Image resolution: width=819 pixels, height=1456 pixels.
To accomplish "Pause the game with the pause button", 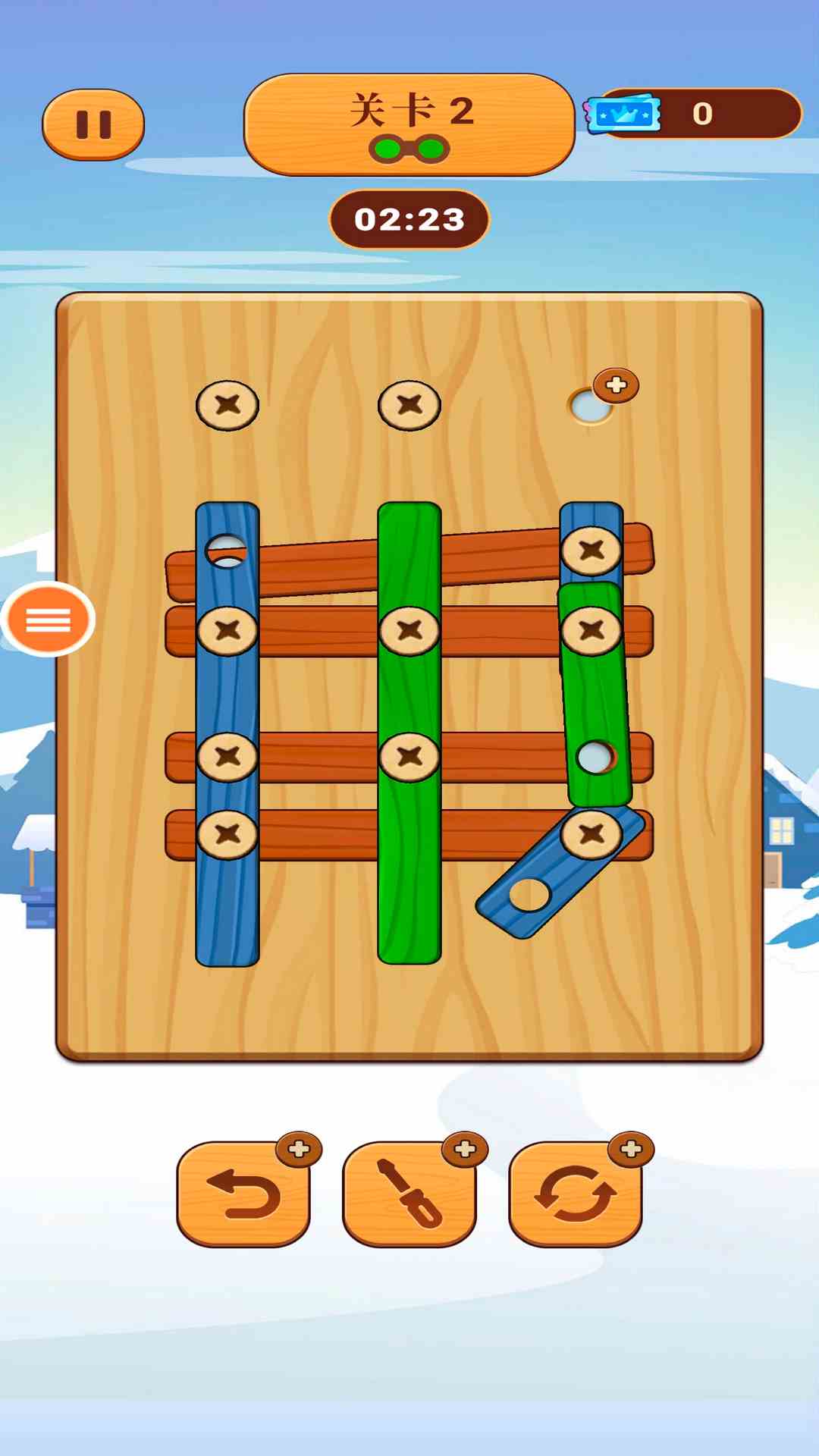I will point(93,125).
